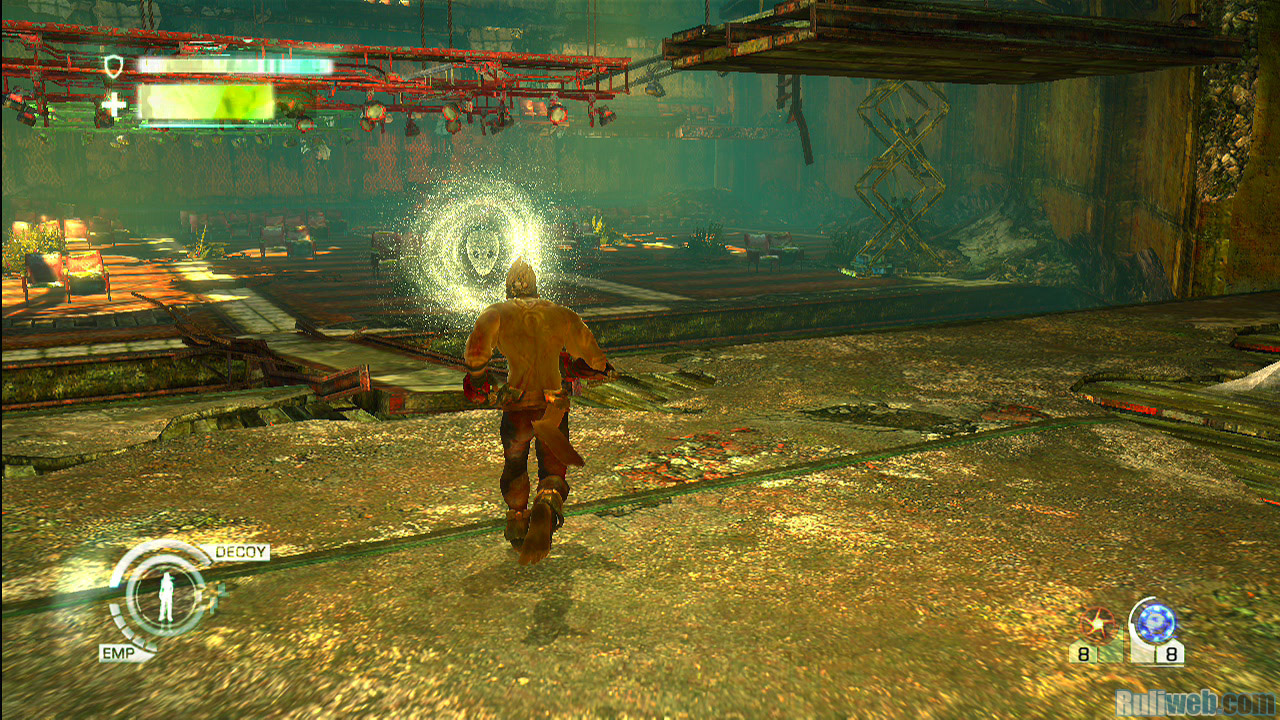Viewport: 1280px width, 720px height.
Task: Choose the DECOY command label
Action: click(x=241, y=552)
